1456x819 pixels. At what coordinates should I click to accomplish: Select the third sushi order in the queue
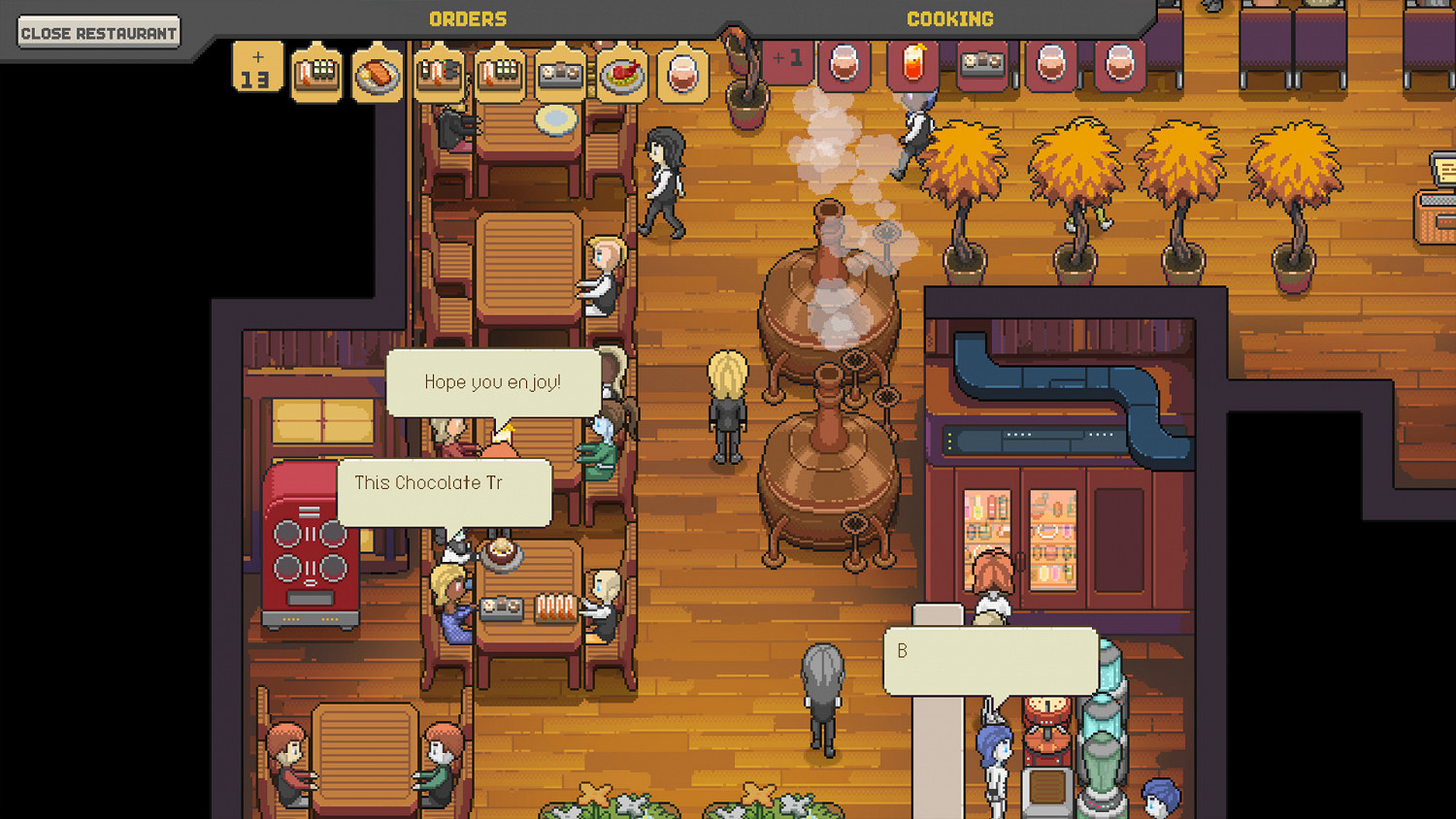click(499, 73)
